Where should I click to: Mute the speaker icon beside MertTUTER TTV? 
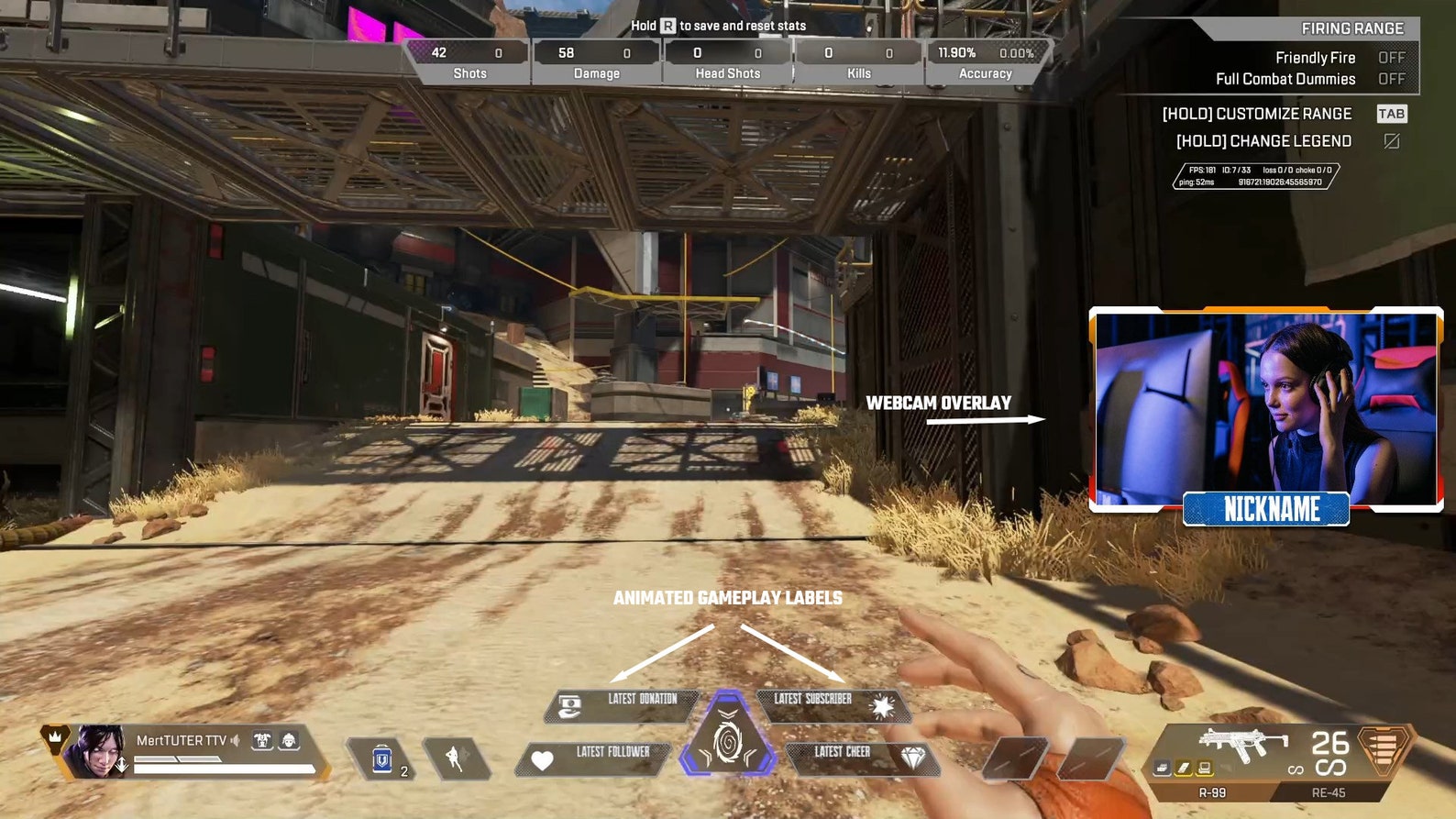point(236,739)
